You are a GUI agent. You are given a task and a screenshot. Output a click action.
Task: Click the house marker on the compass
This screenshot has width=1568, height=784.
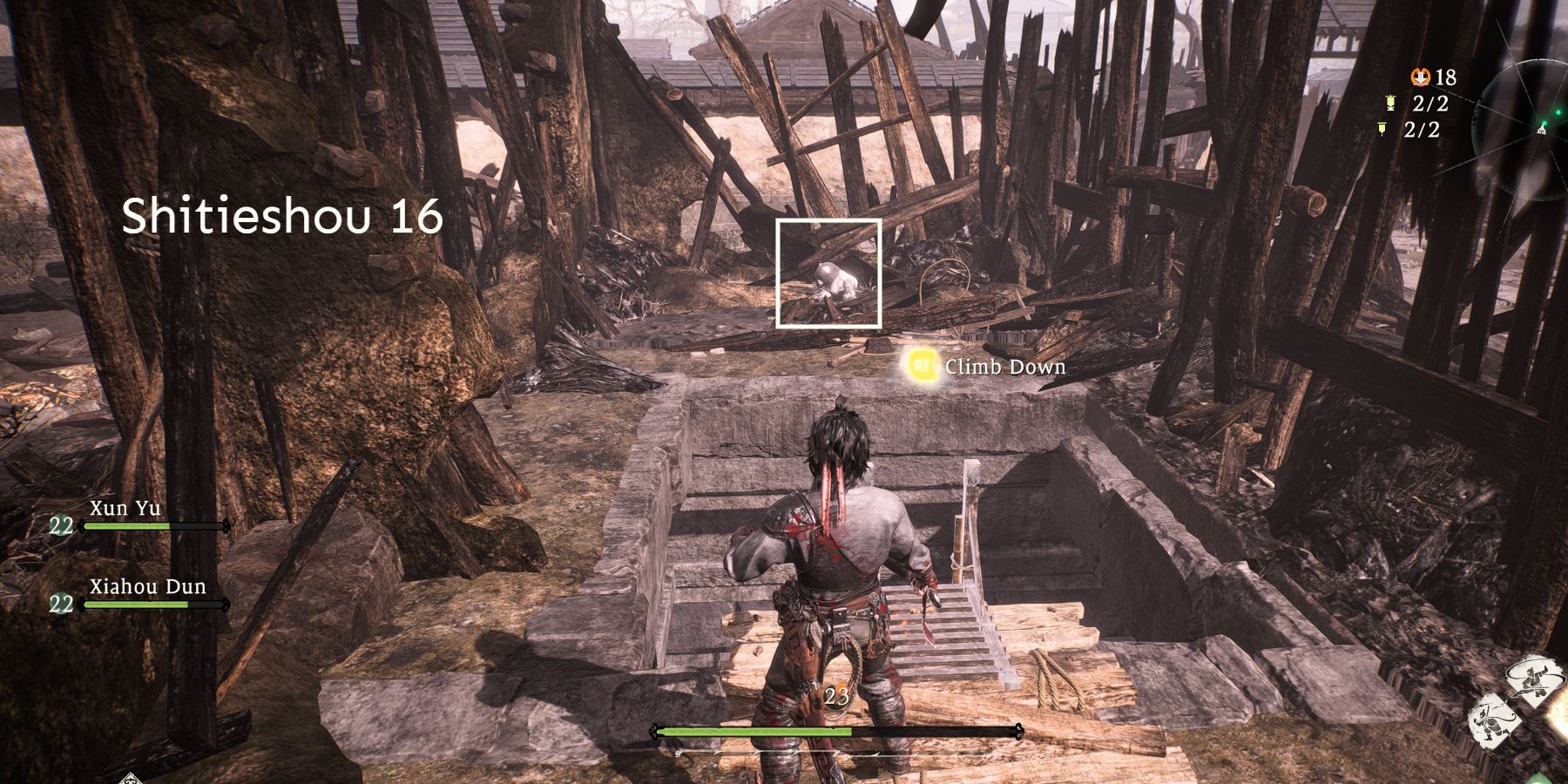click(x=1542, y=130)
